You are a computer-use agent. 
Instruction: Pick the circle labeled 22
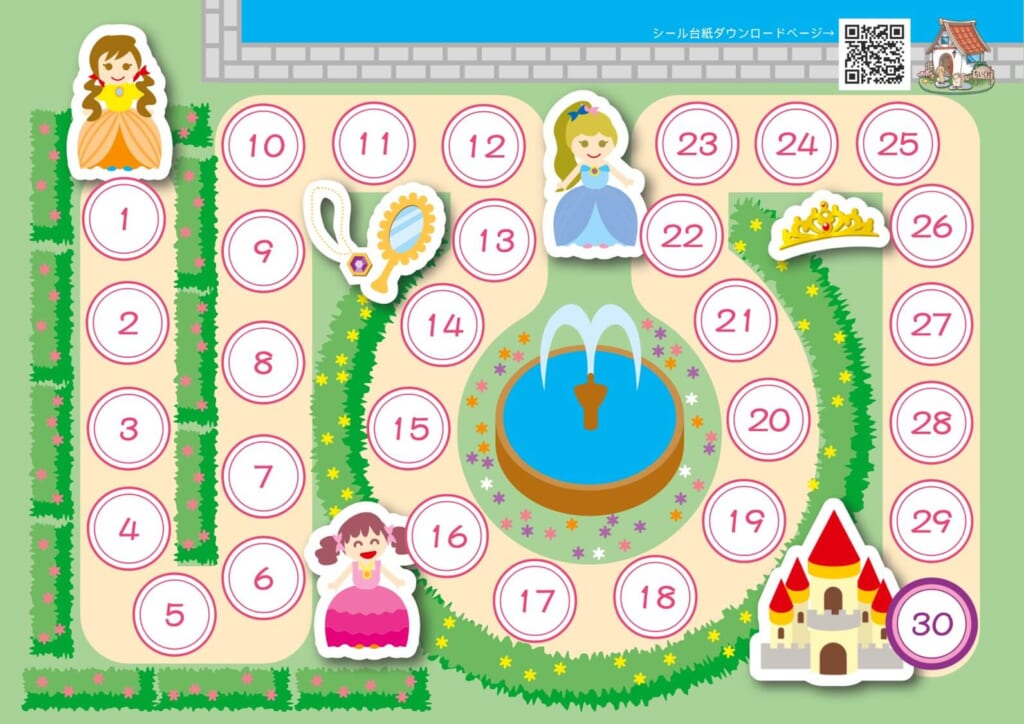682,236
